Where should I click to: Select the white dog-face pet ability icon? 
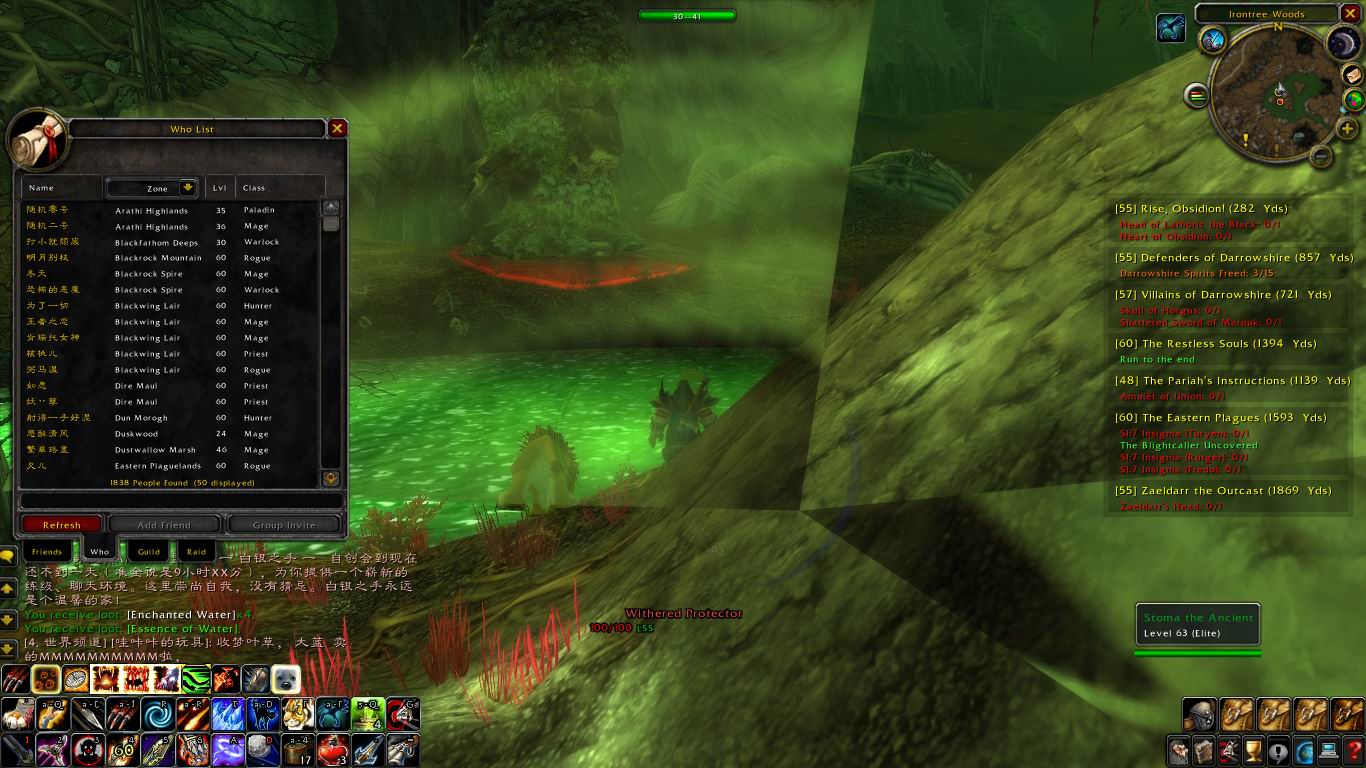(287, 678)
